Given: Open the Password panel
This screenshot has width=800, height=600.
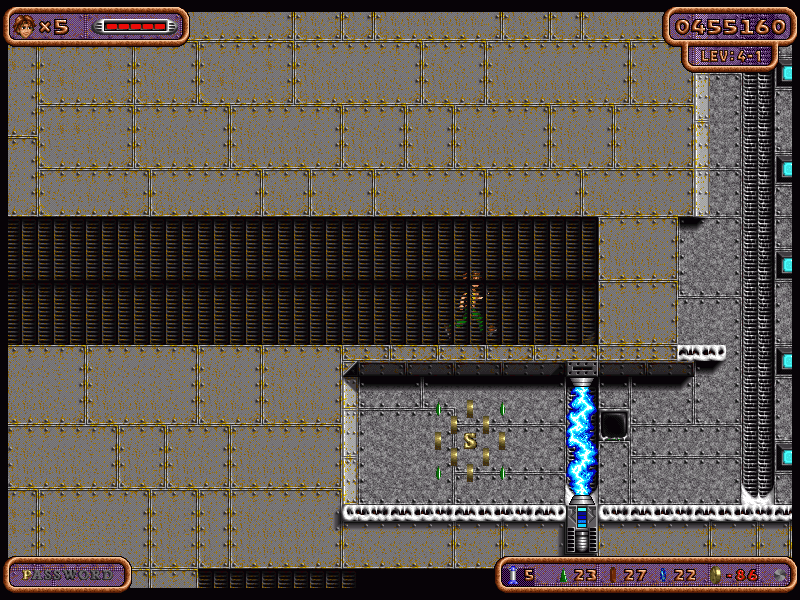Looking at the screenshot, I should [67, 575].
